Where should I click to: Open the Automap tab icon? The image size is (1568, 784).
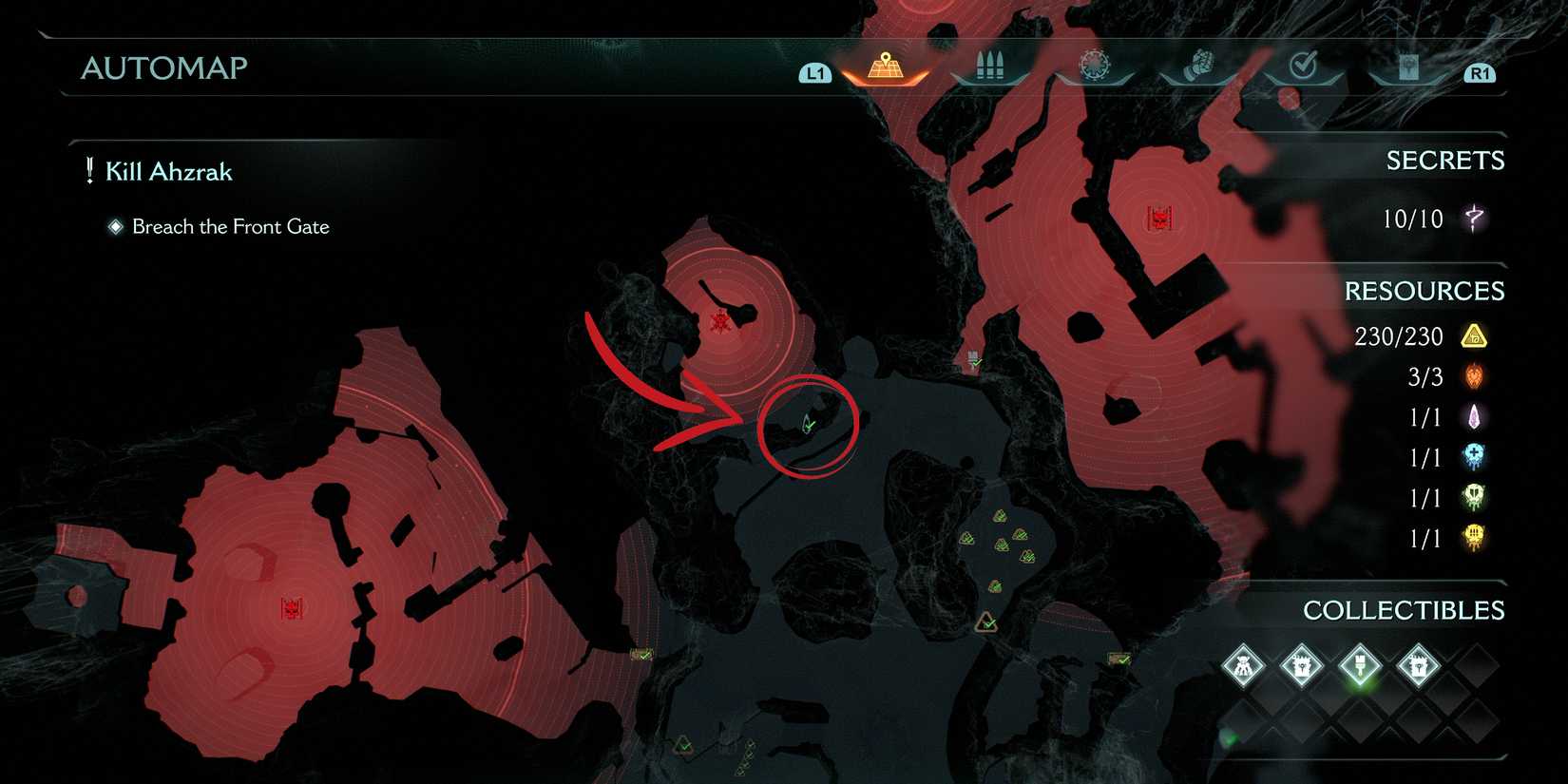coord(886,65)
